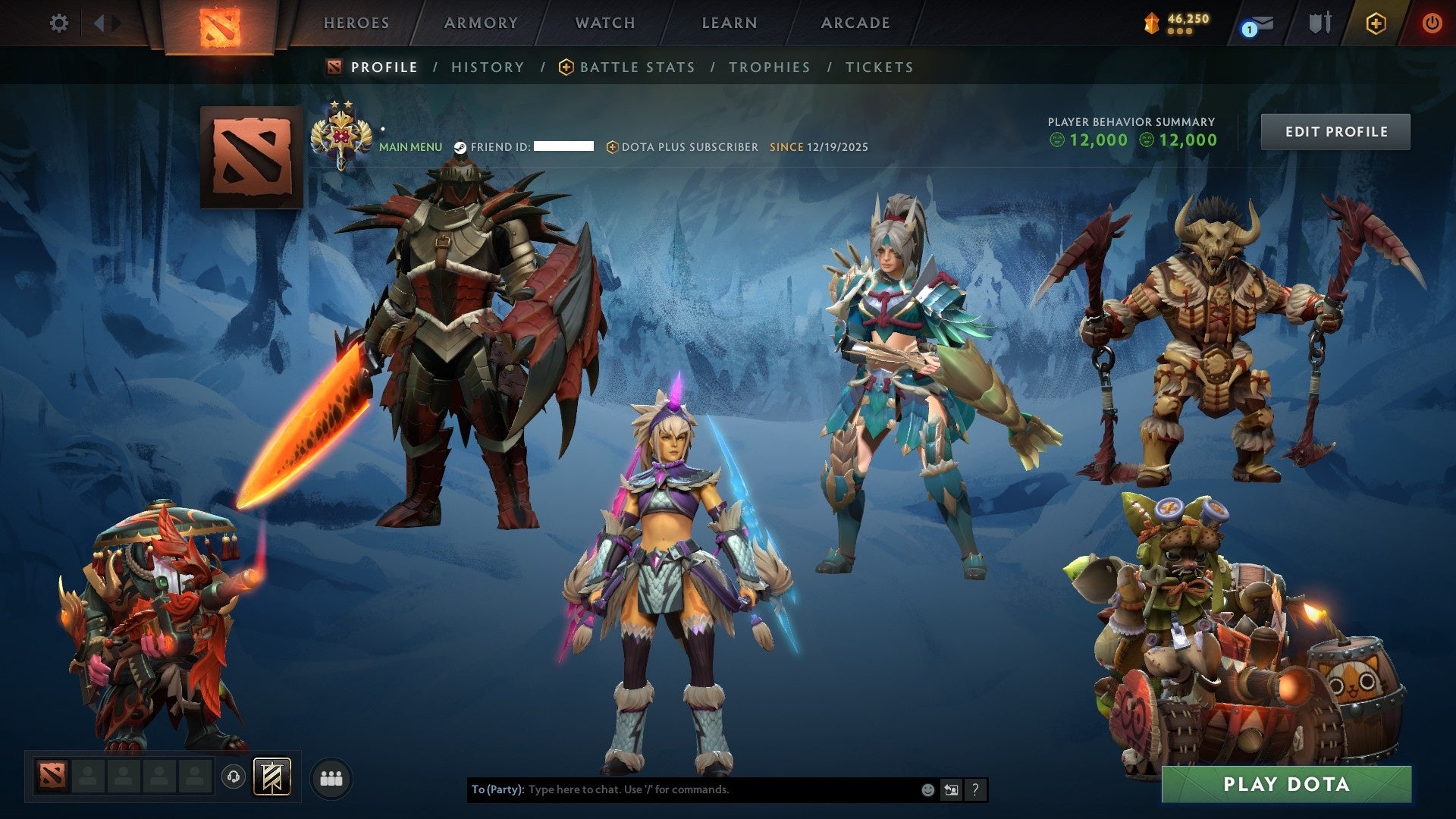
Task: Switch chat channel with the arrow-box icon
Action: point(952,789)
